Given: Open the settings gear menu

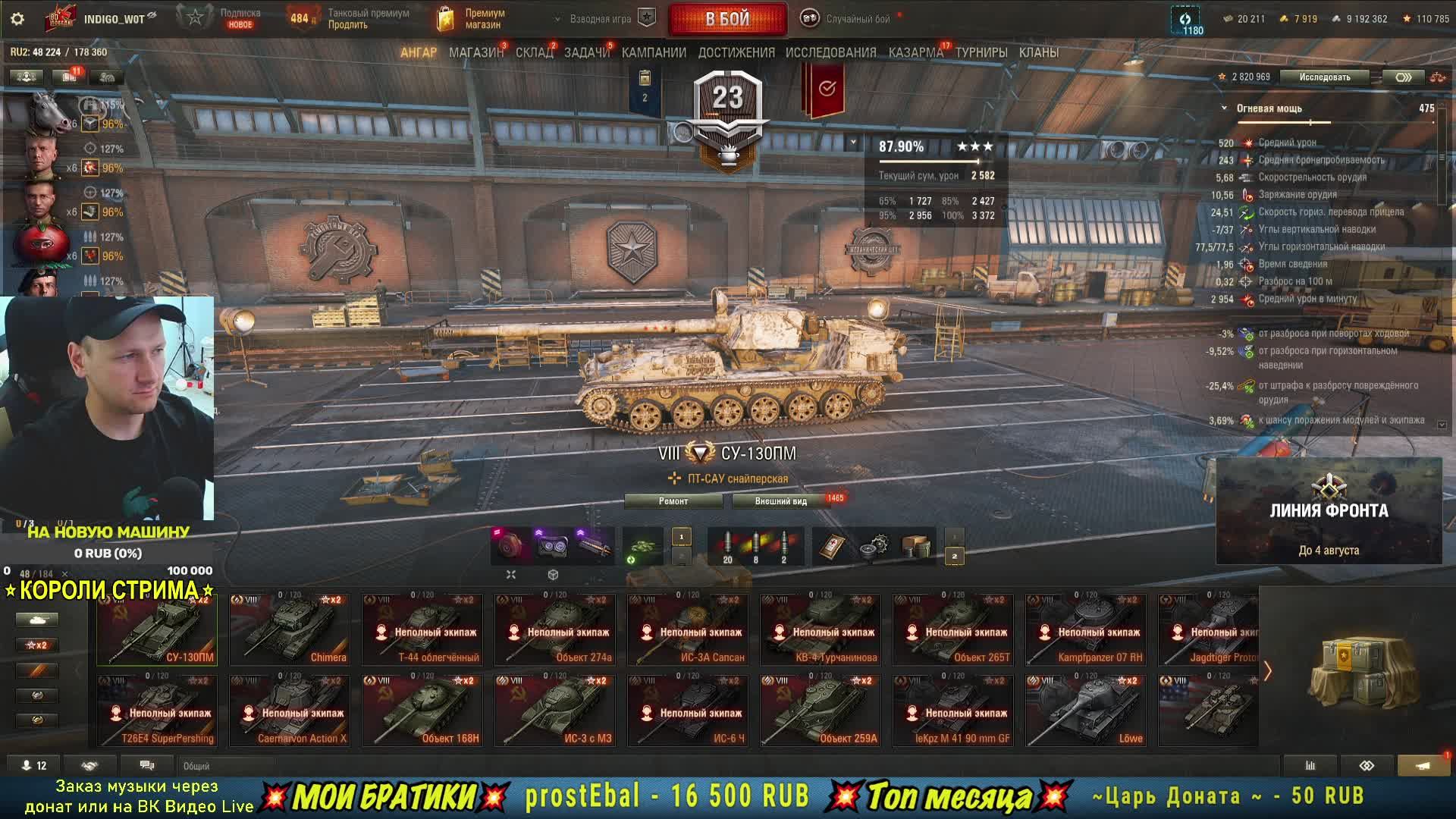Looking at the screenshot, I should pyautogui.click(x=17, y=19).
